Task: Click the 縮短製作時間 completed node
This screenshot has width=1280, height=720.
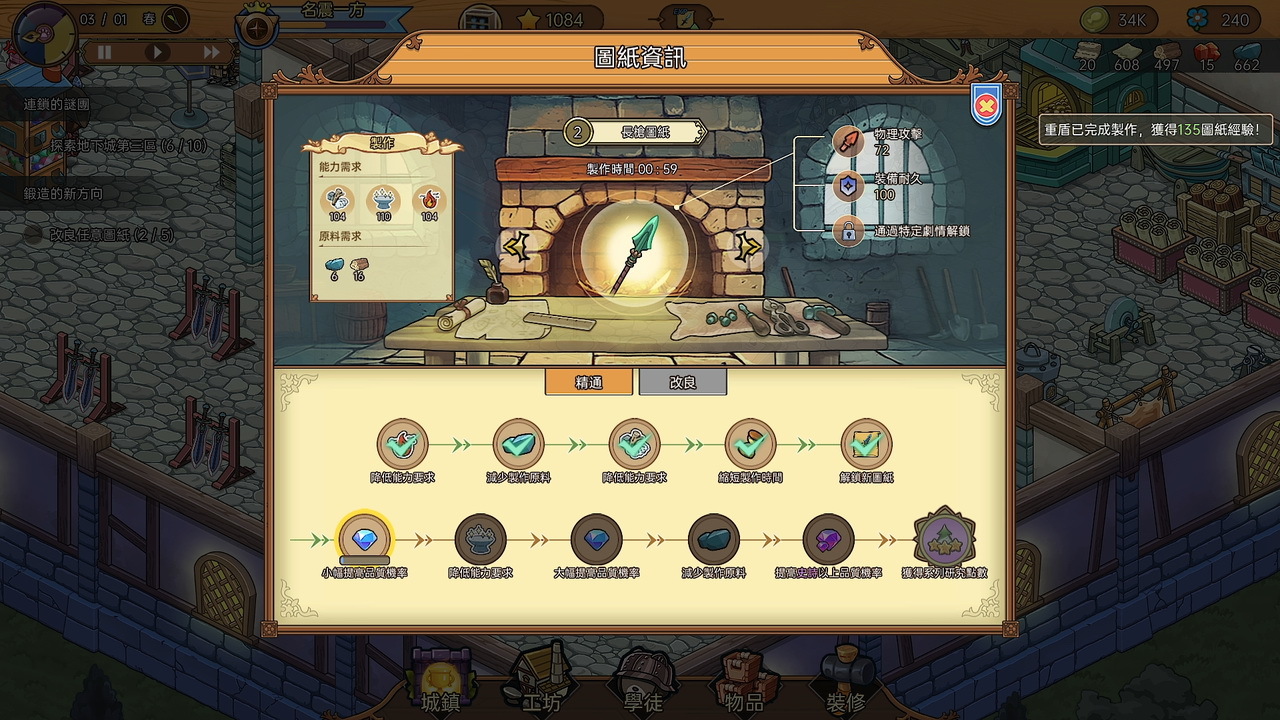Action: (749, 444)
